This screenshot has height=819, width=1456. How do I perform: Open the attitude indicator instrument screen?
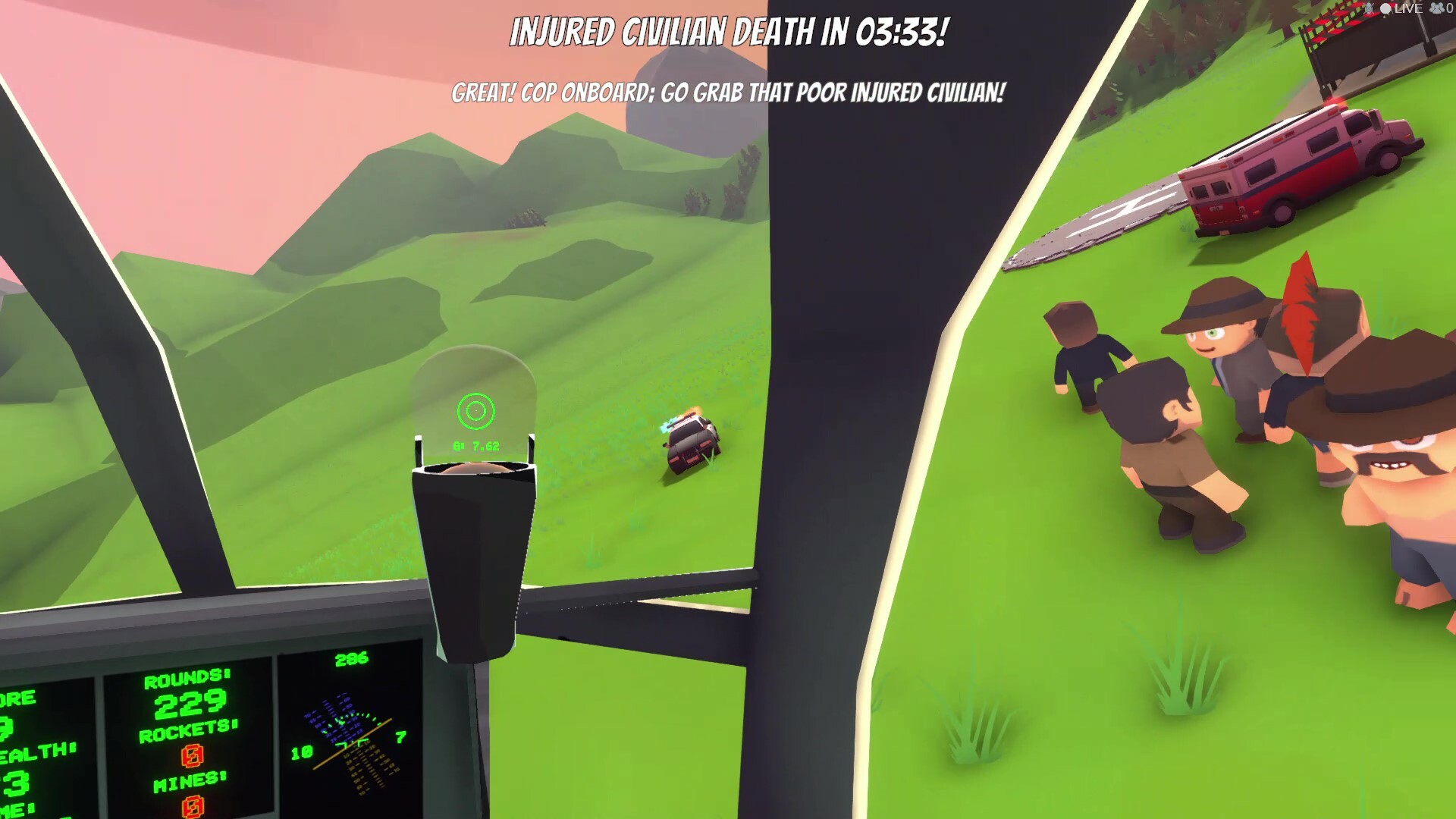point(349,736)
